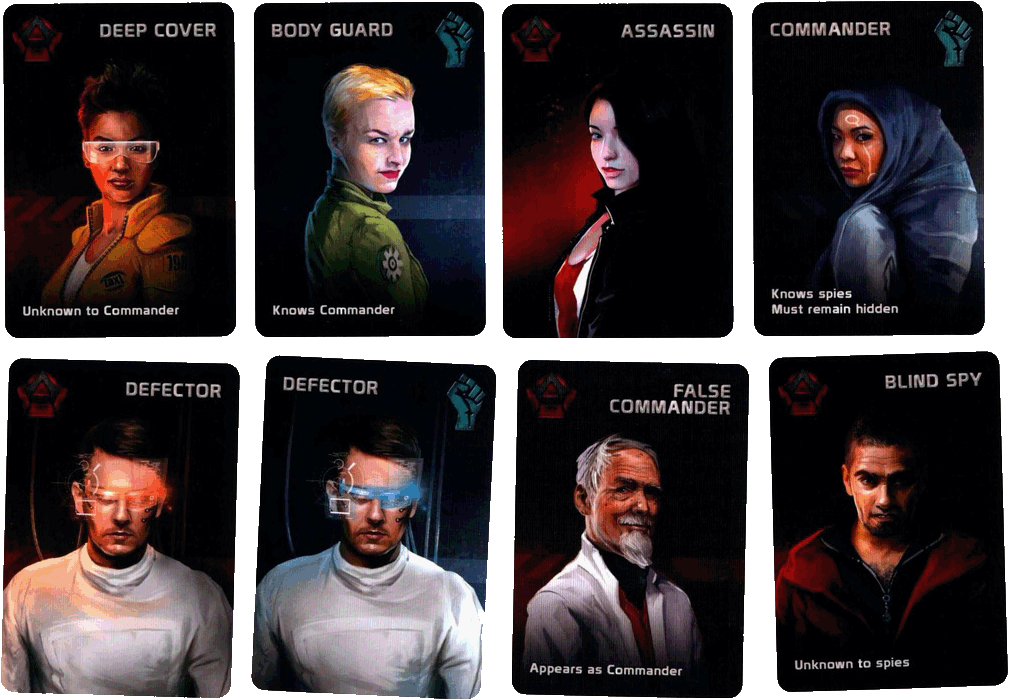Select the Deep Cover card
Screen dimensions: 1009x700
[119, 170]
